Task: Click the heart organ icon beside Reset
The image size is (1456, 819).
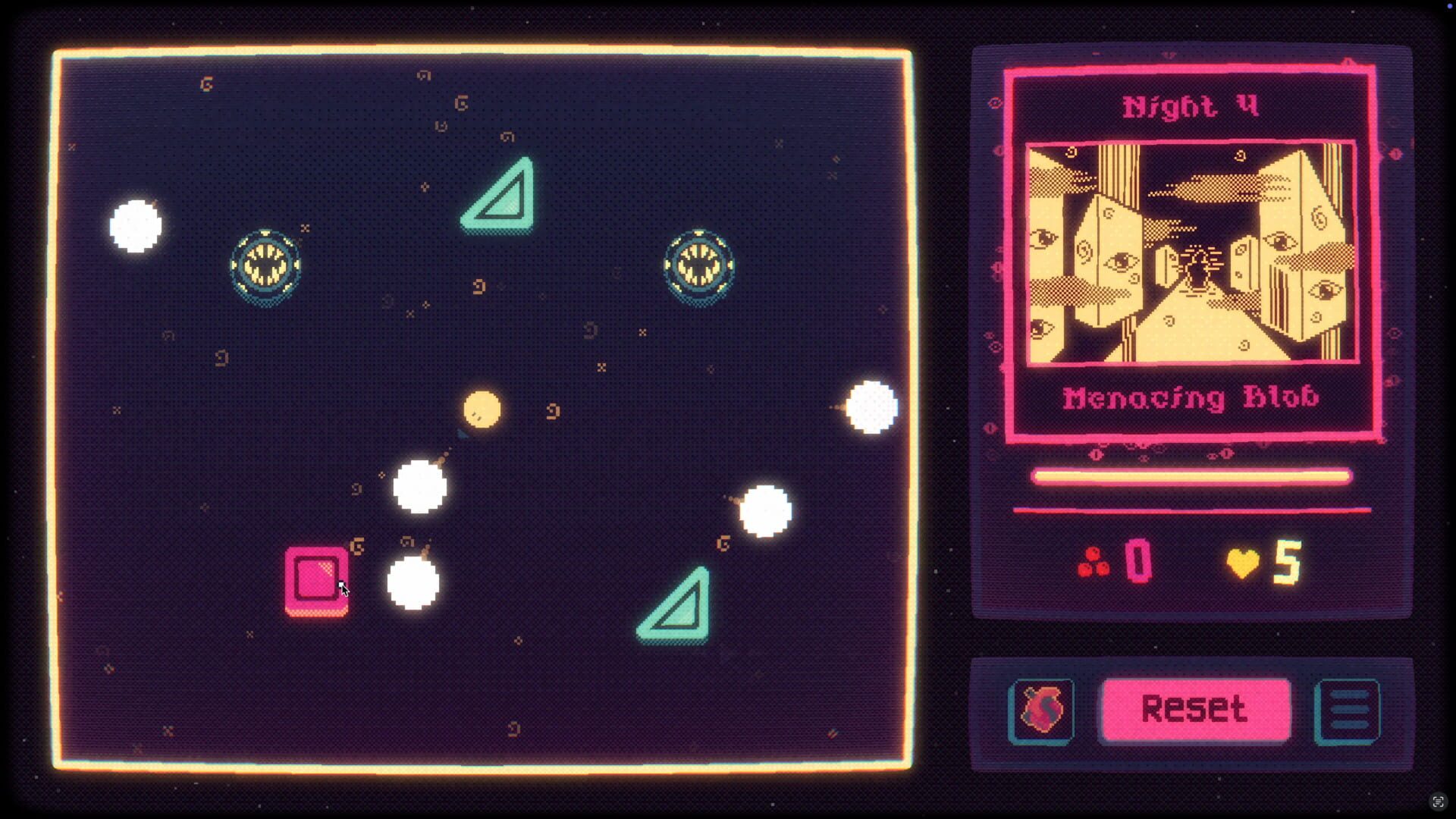Action: (x=1040, y=711)
